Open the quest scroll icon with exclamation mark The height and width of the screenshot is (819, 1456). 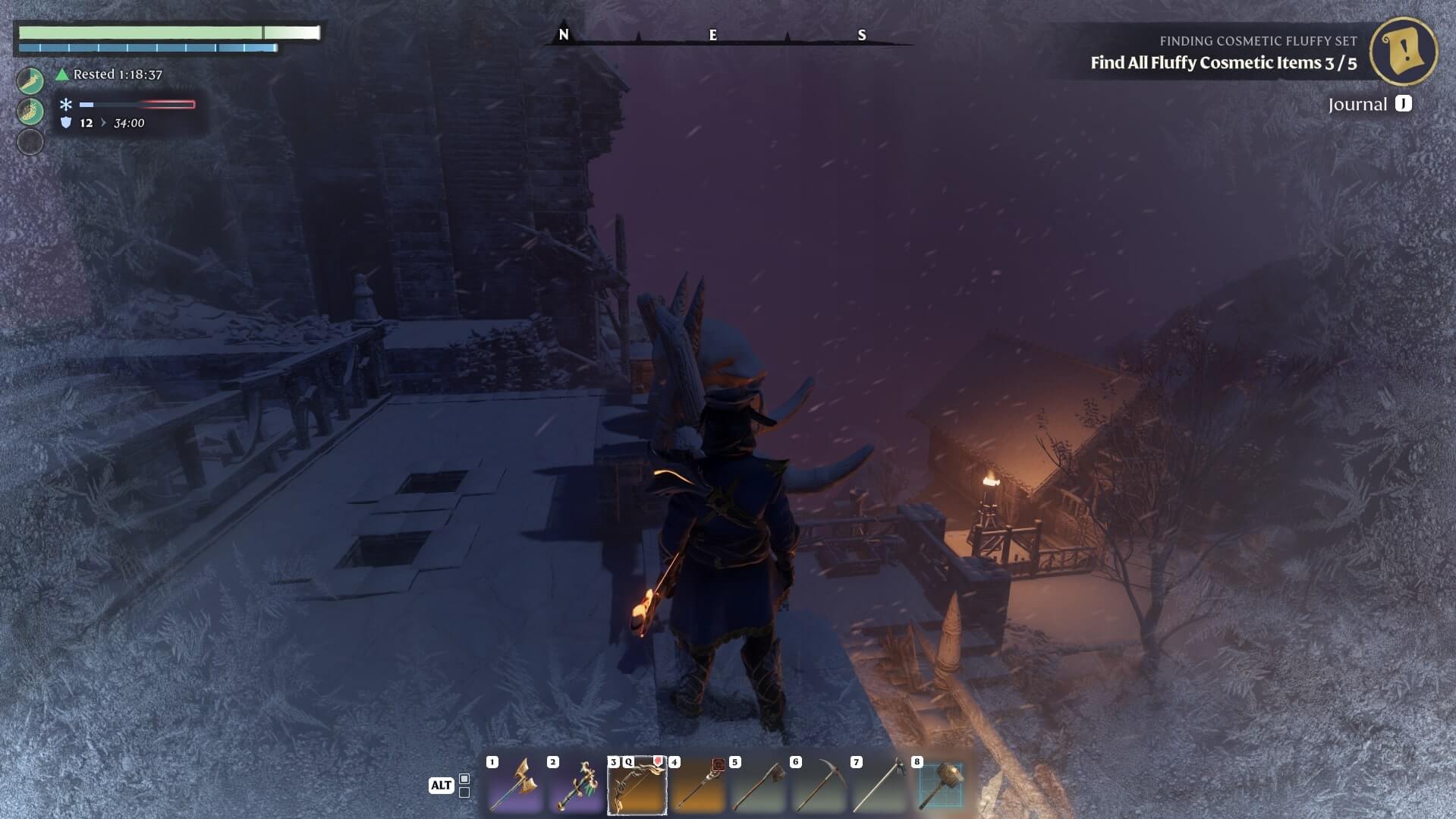click(1404, 51)
